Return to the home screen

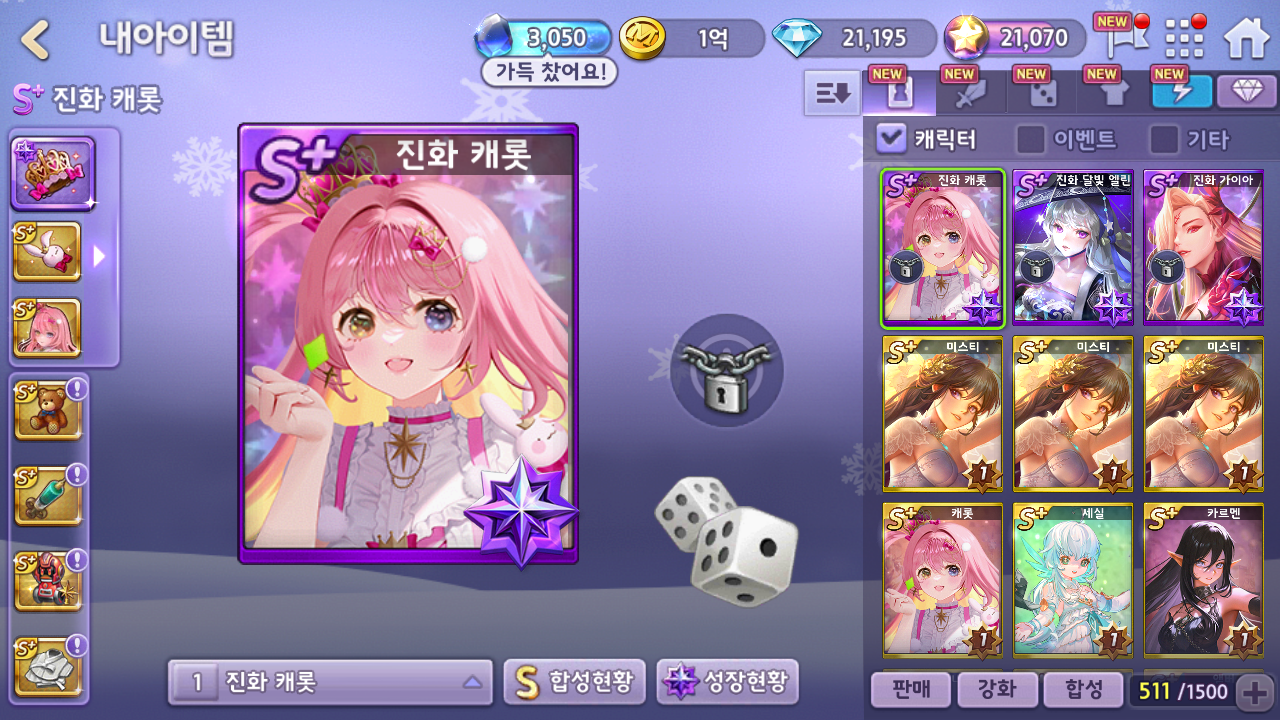click(x=1246, y=38)
